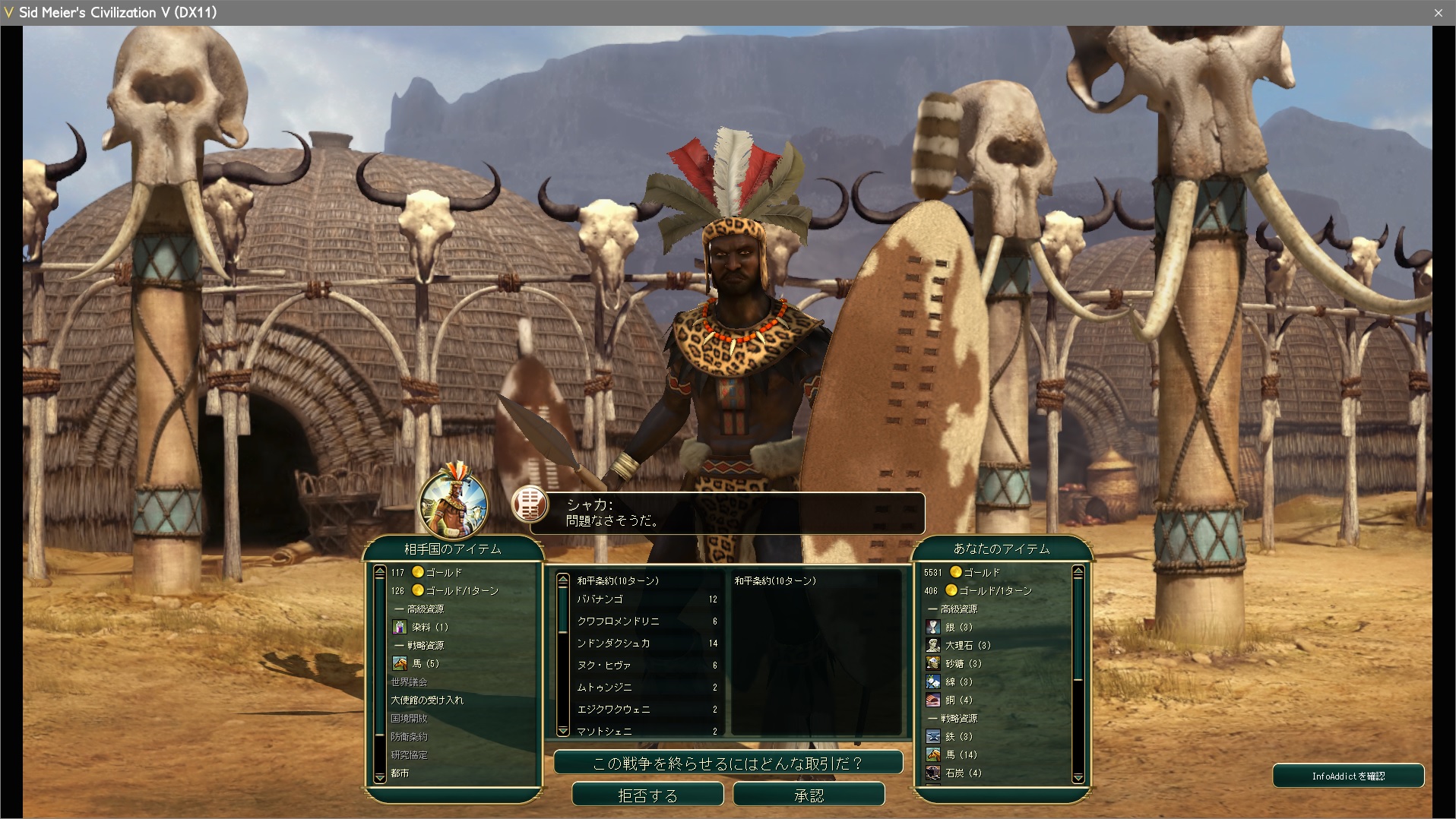Screen dimensions: 1456x819
Task: Click the offered city ンドンダクシュカ
Action: (x=613, y=643)
